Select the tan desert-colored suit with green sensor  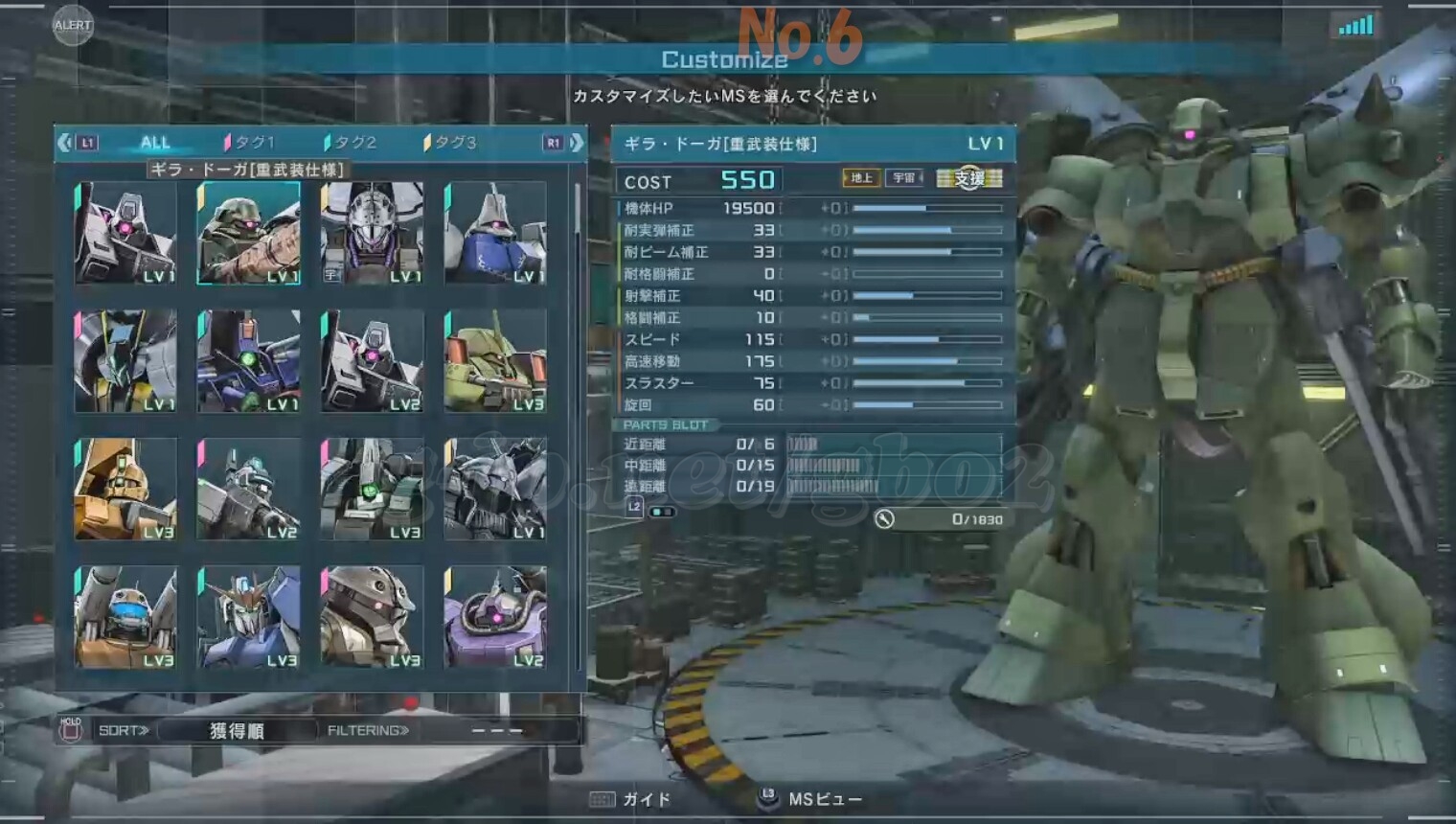click(125, 489)
